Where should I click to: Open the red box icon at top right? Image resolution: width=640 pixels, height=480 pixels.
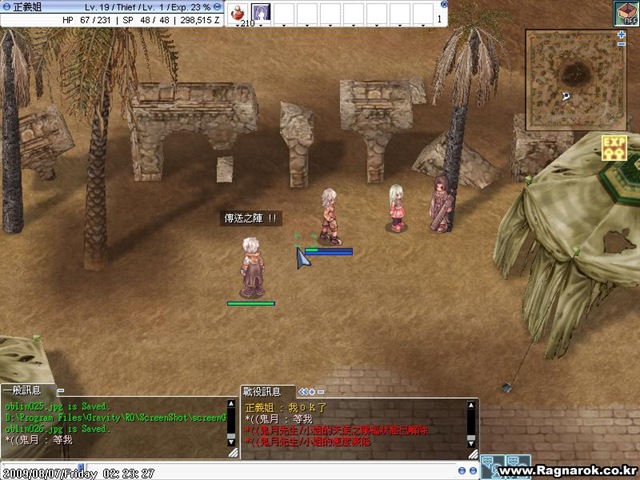coord(626,12)
